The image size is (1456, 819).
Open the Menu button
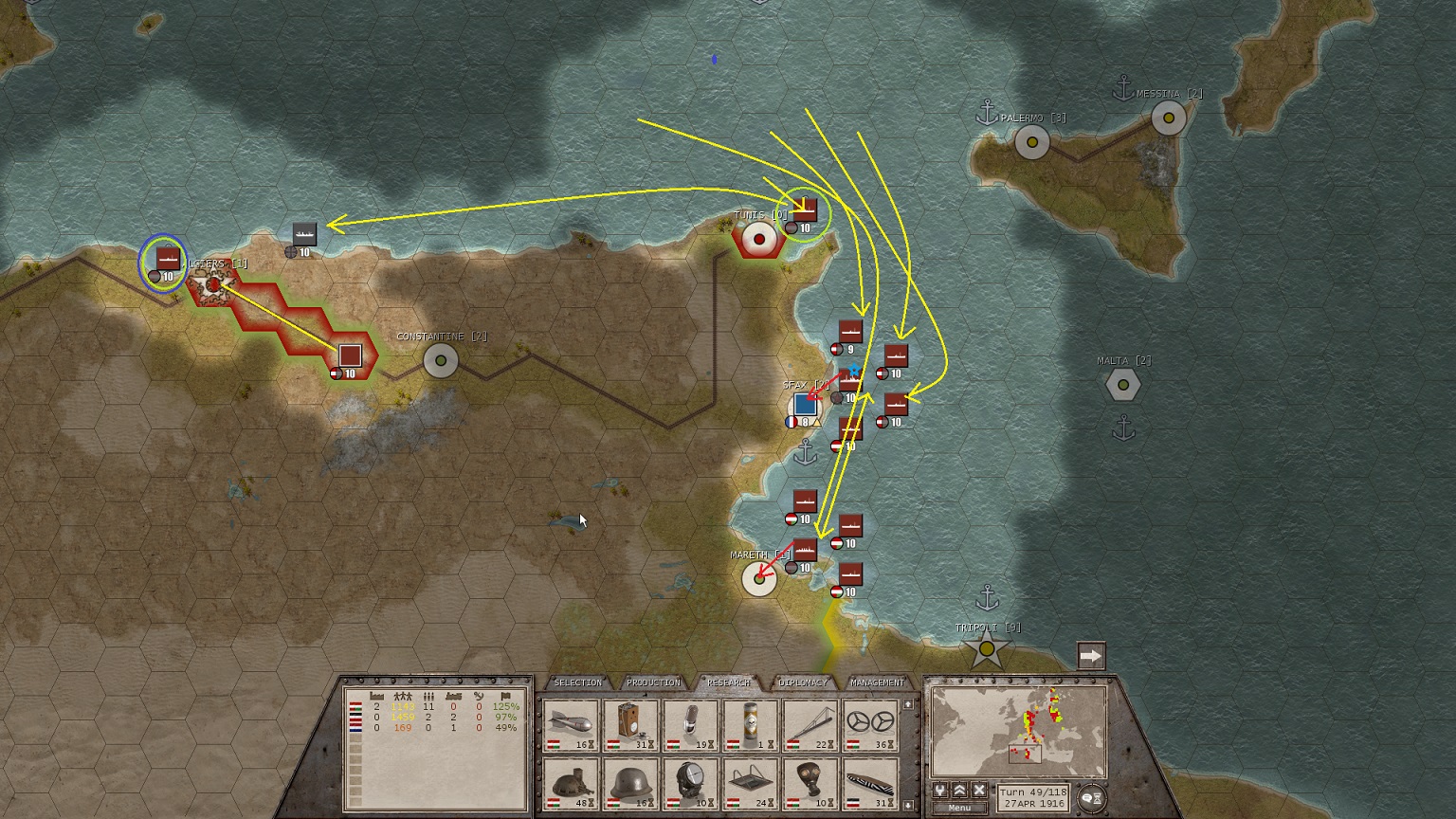959,809
